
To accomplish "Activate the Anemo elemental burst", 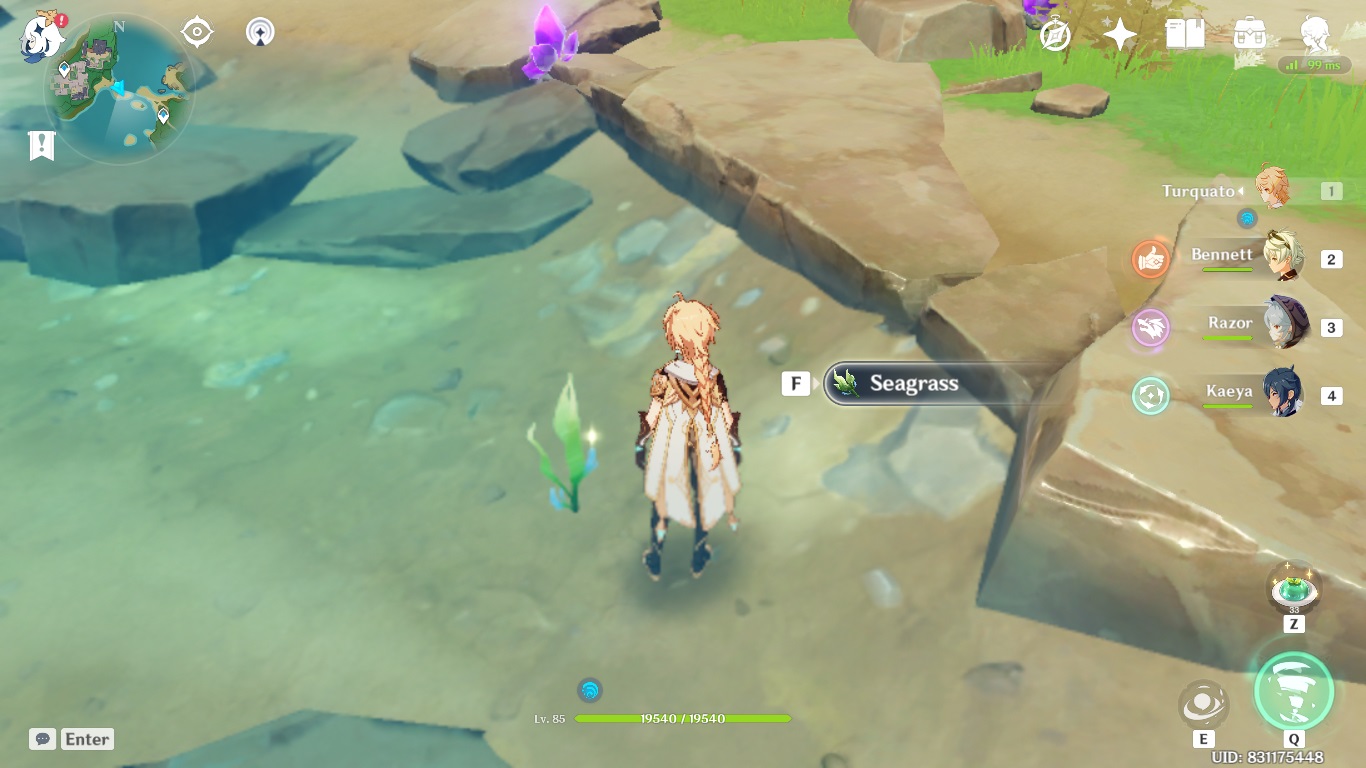I will (1294, 691).
